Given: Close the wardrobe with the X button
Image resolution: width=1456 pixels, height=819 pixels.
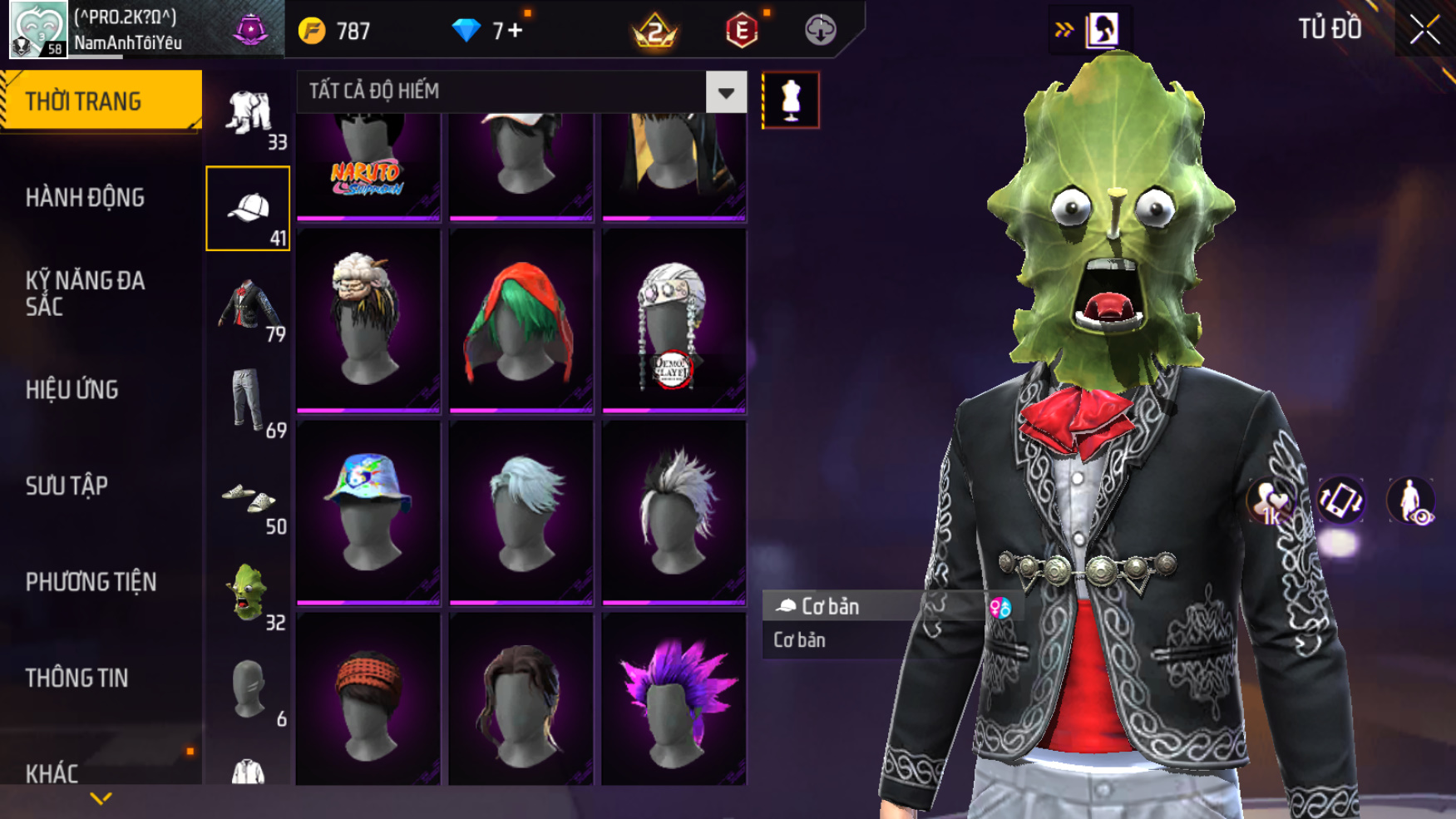Looking at the screenshot, I should tap(1424, 30).
